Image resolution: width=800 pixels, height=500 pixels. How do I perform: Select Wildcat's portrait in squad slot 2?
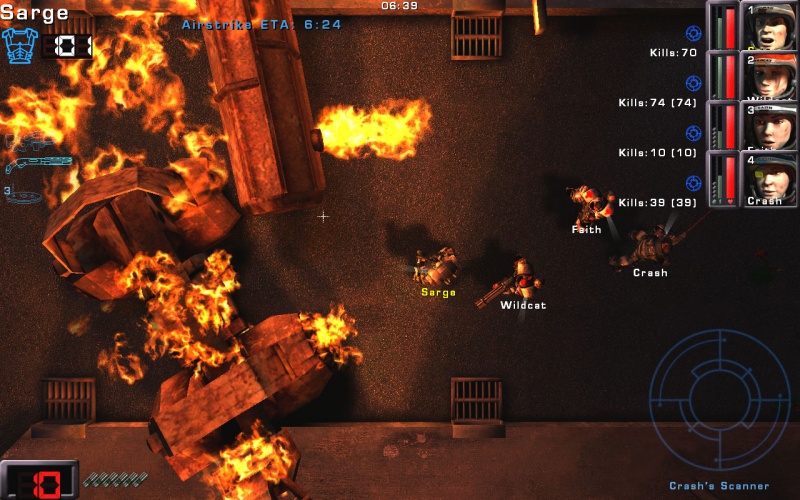(x=769, y=76)
